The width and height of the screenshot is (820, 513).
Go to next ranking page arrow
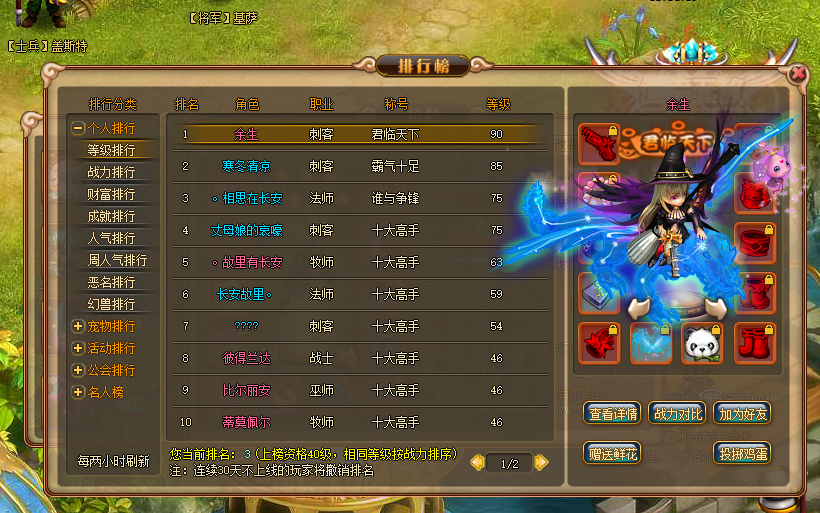(x=542, y=462)
